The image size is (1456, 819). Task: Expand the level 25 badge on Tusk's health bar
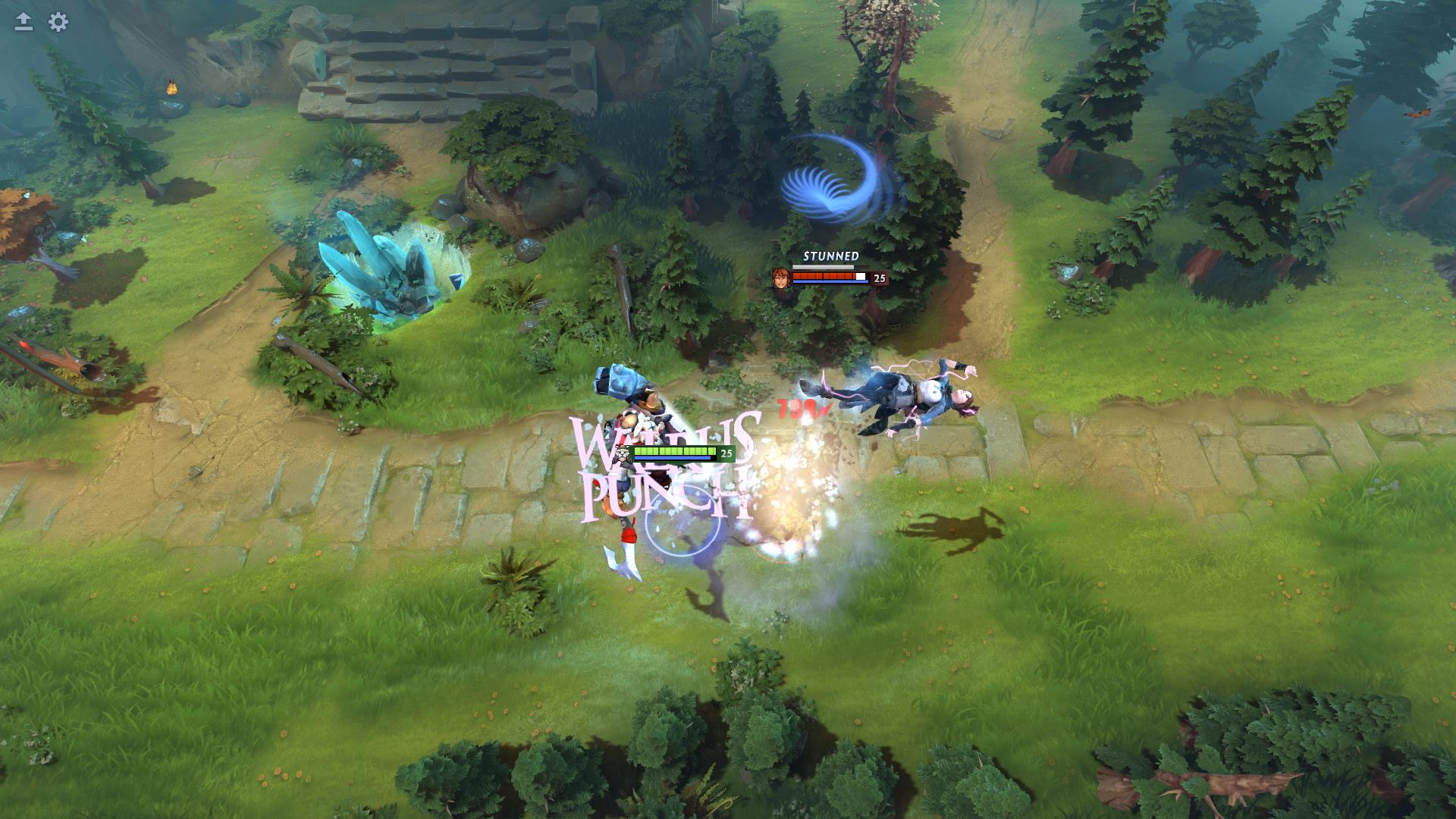pyautogui.click(x=726, y=453)
